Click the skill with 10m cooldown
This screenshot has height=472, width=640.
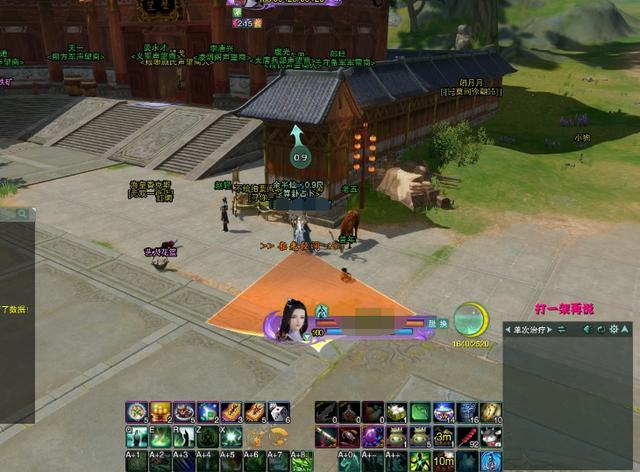pyautogui.click(x=443, y=461)
